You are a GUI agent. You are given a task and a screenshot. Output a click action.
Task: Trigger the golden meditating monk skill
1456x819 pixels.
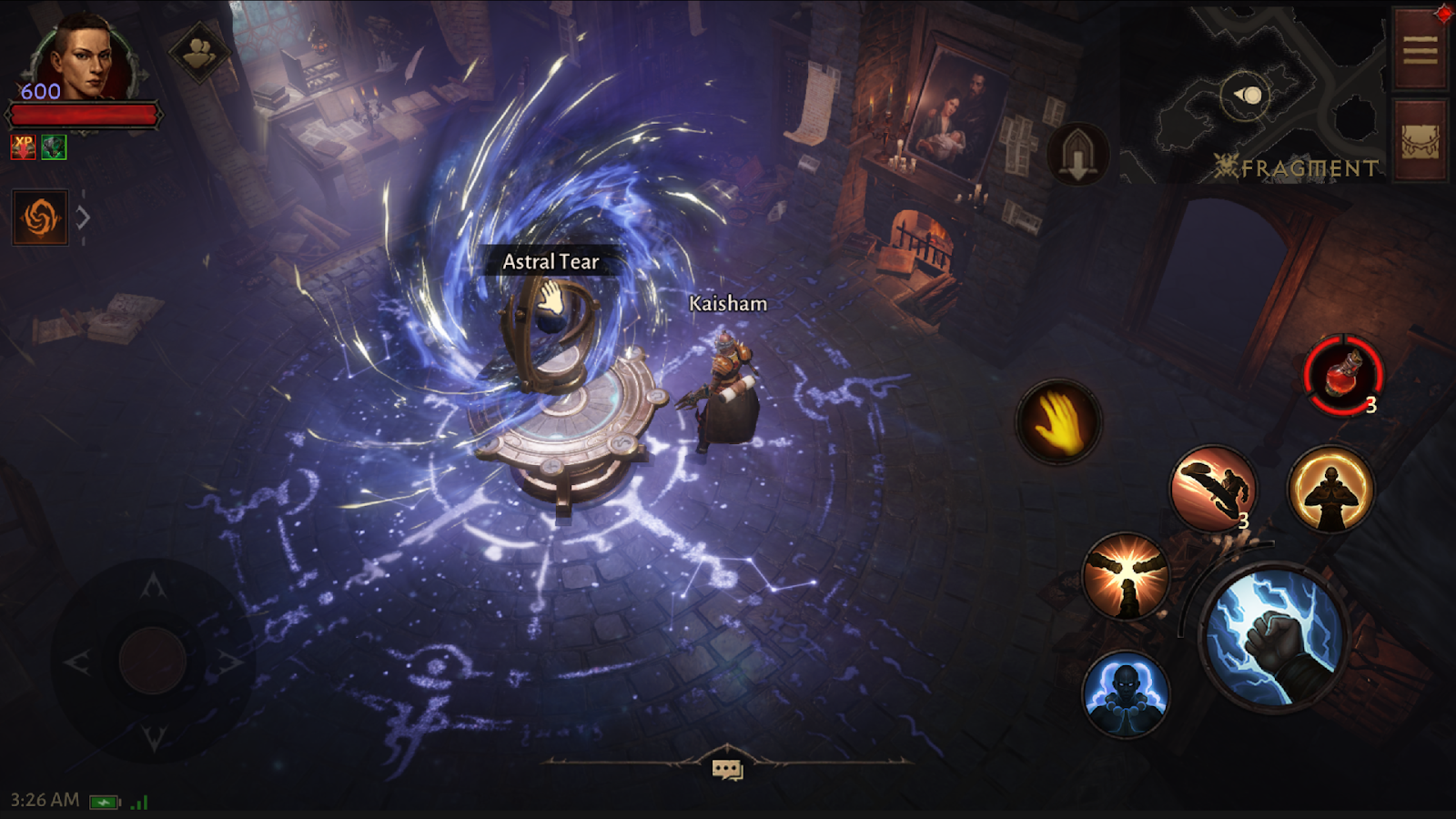click(1330, 489)
